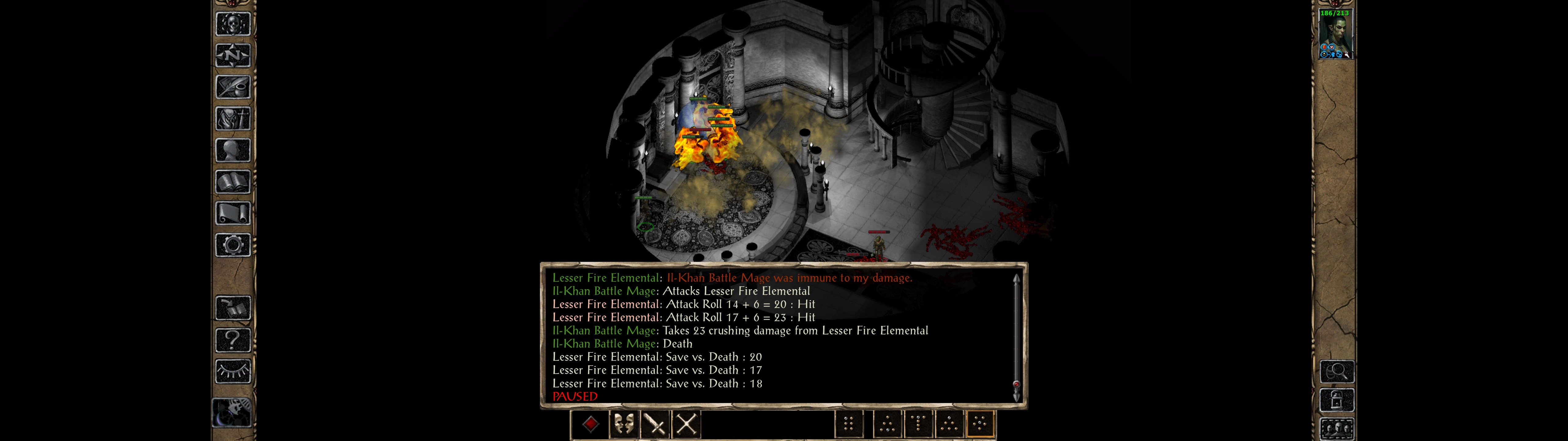Open the options gear button
The width and height of the screenshot is (1568, 441).
pos(233,245)
